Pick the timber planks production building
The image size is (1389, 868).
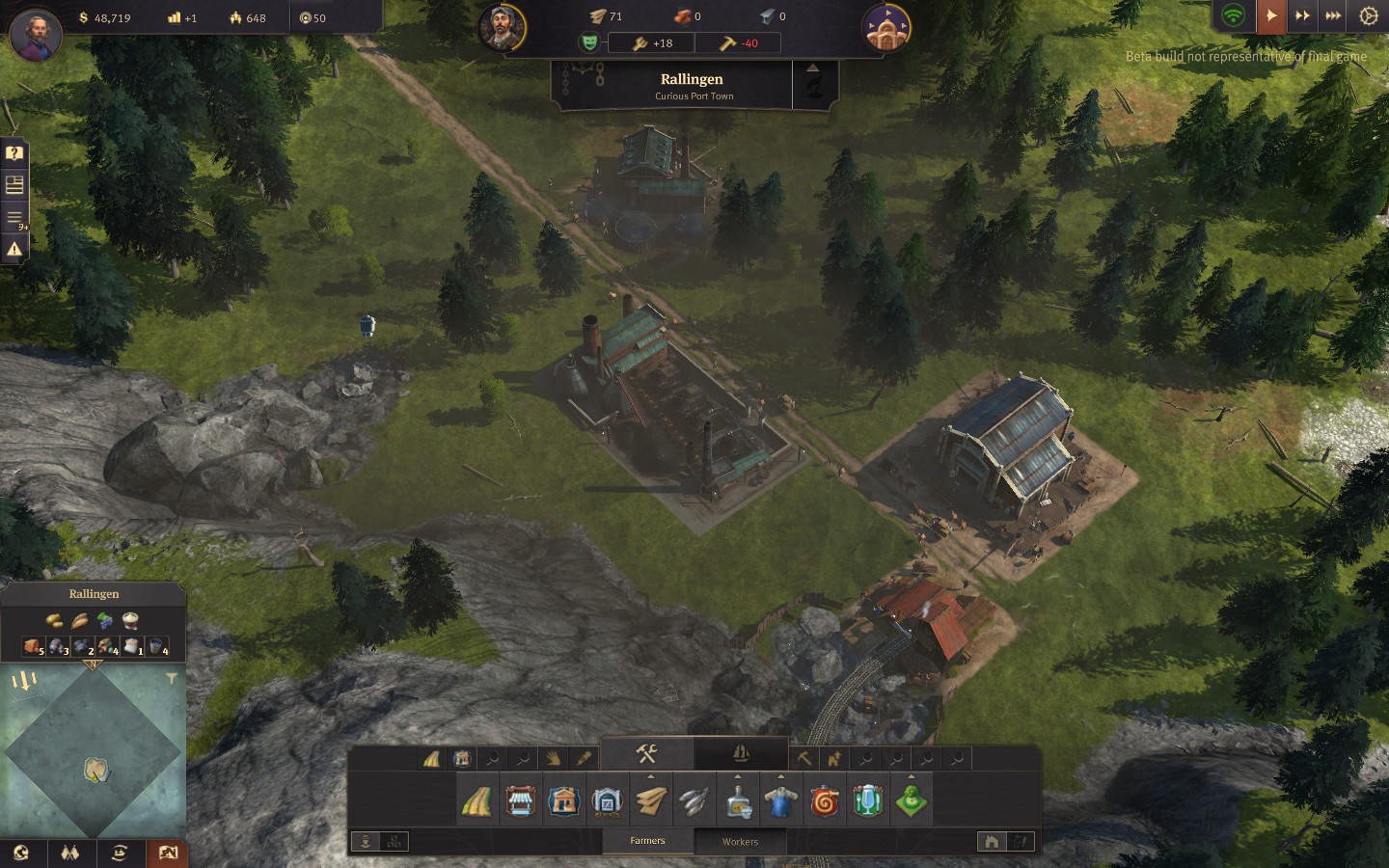651,801
